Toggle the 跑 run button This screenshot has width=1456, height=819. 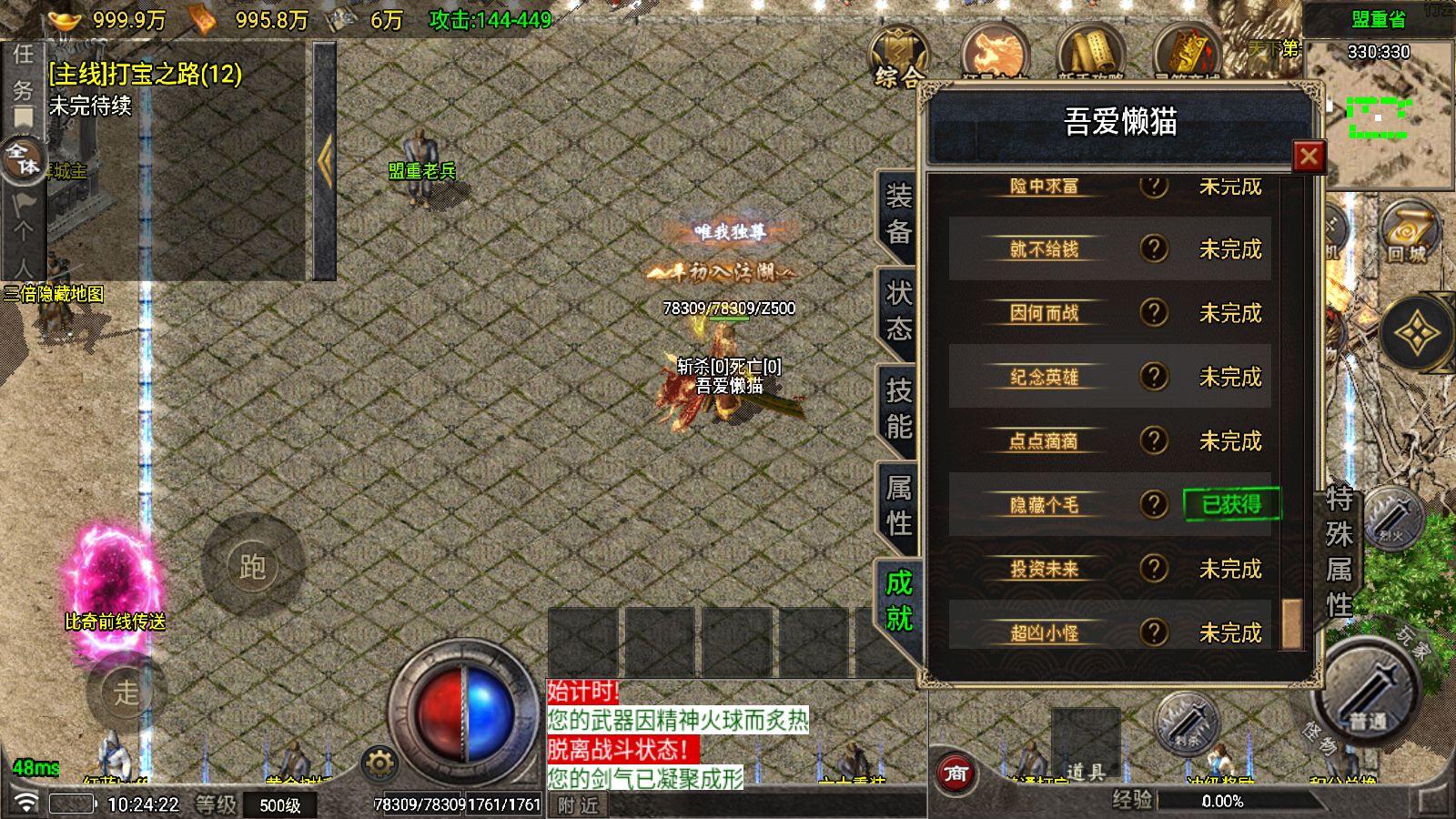pyautogui.click(x=252, y=567)
